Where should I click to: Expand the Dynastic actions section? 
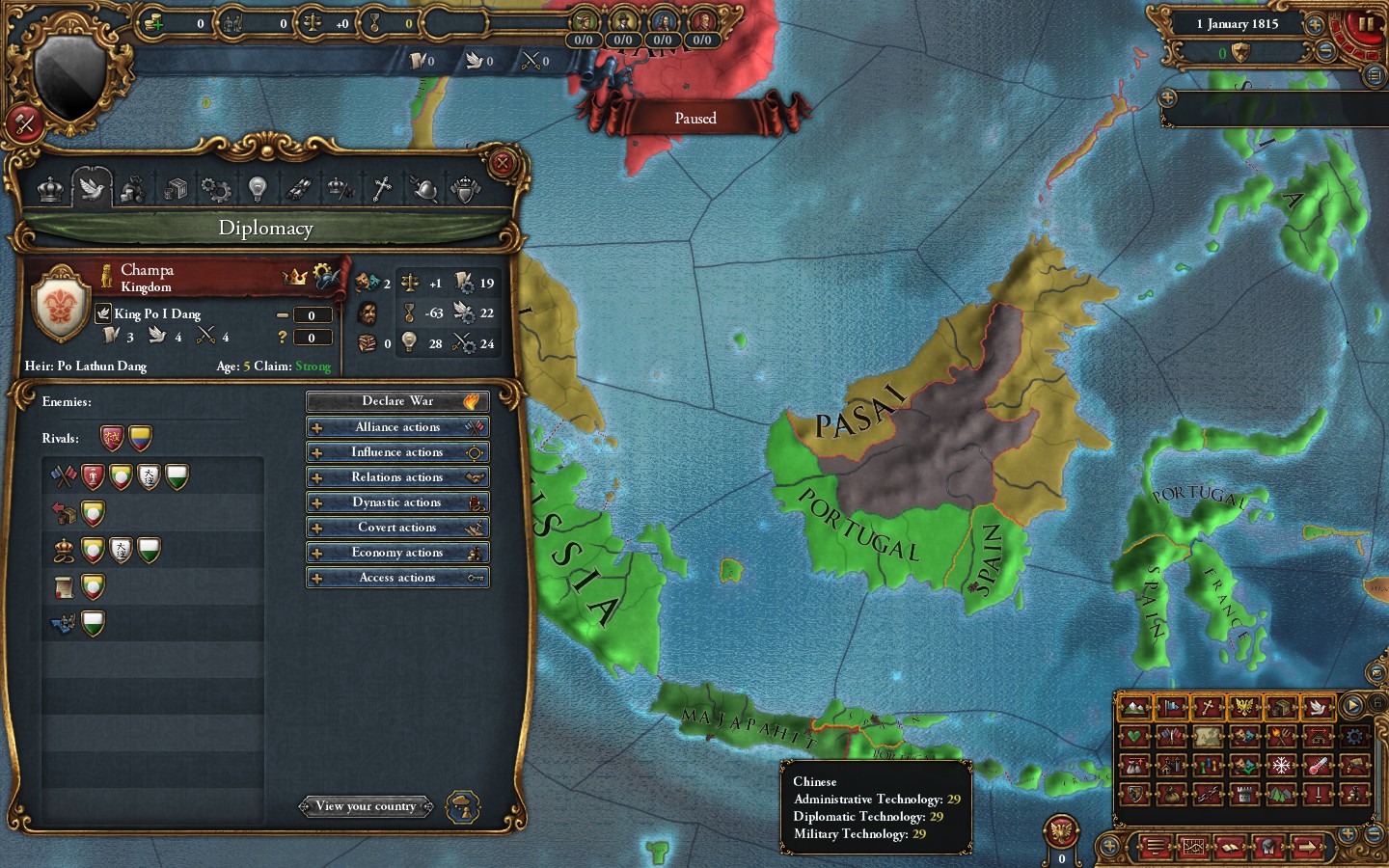pos(396,502)
